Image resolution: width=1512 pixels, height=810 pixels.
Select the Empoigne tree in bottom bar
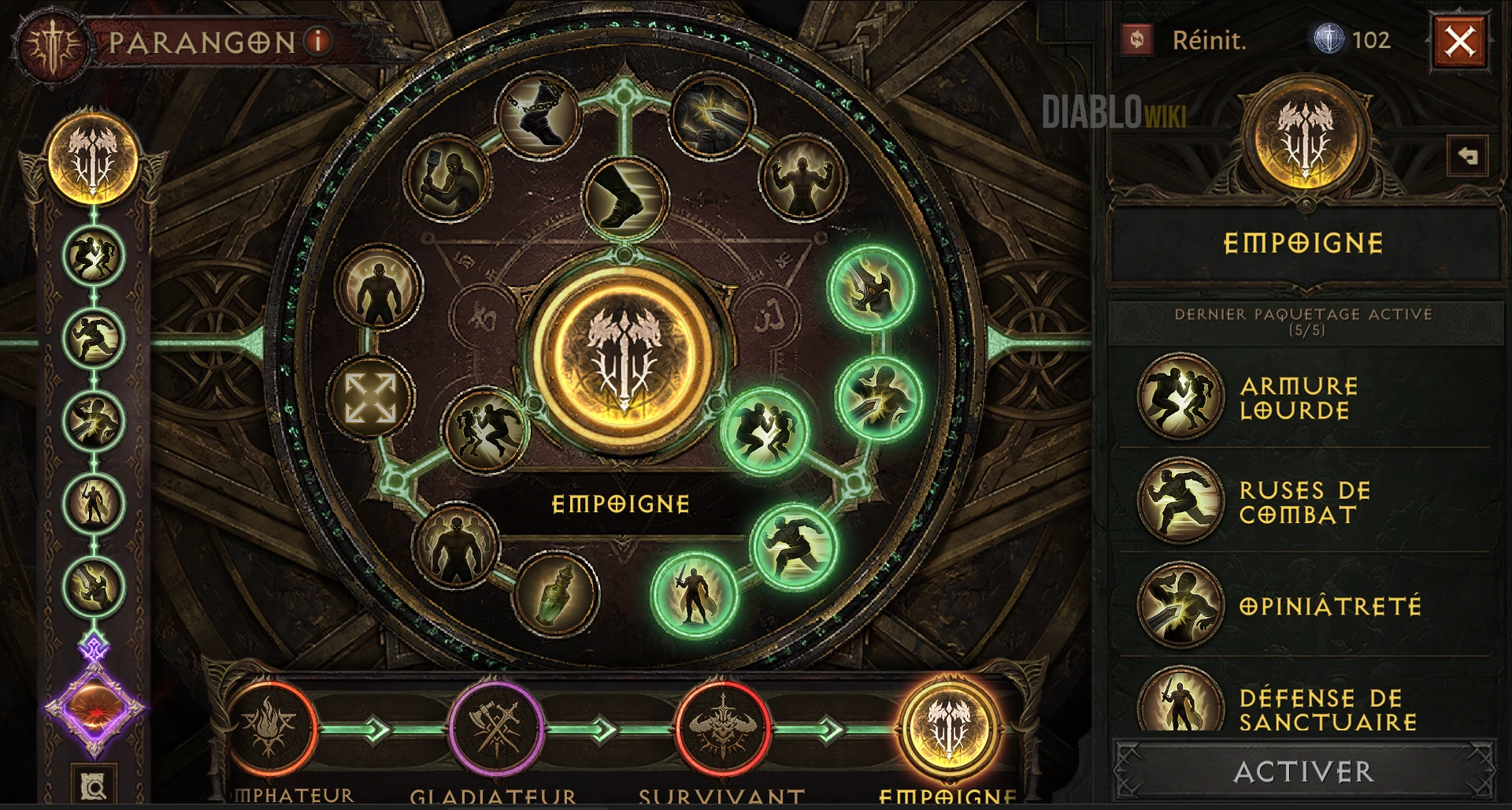pos(948,730)
